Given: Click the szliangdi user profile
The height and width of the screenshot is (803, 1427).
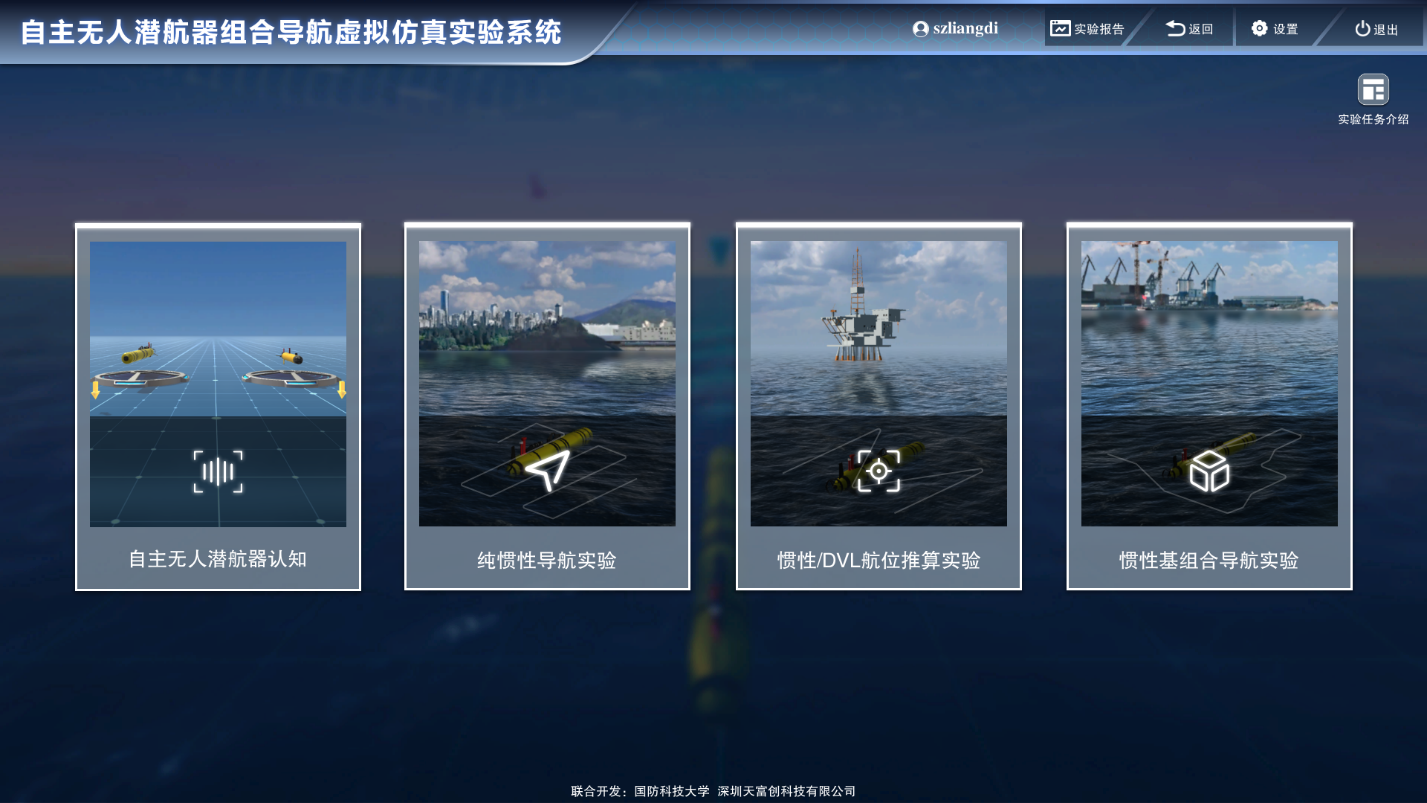Looking at the screenshot, I should click(955, 29).
